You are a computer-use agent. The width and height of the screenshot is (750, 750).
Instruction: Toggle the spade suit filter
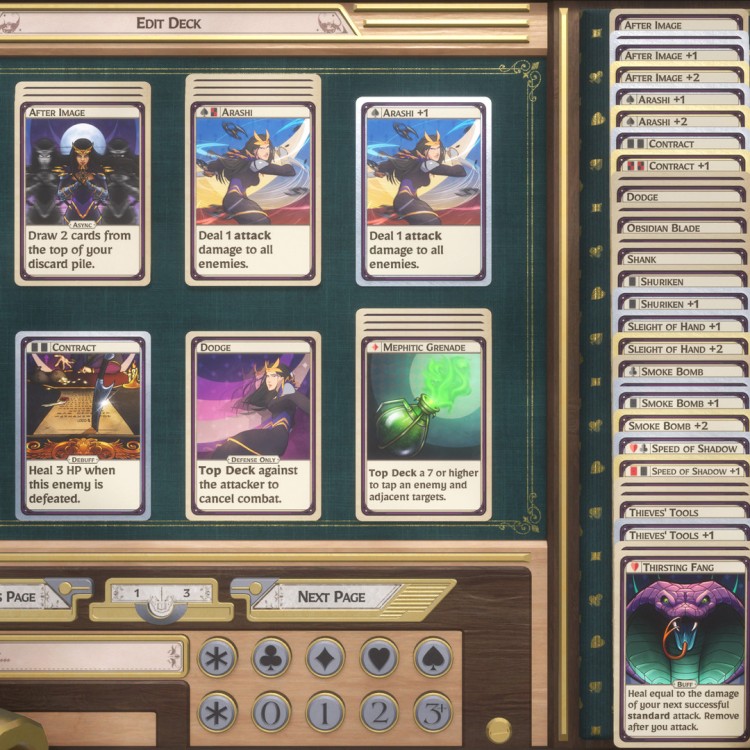(x=433, y=657)
